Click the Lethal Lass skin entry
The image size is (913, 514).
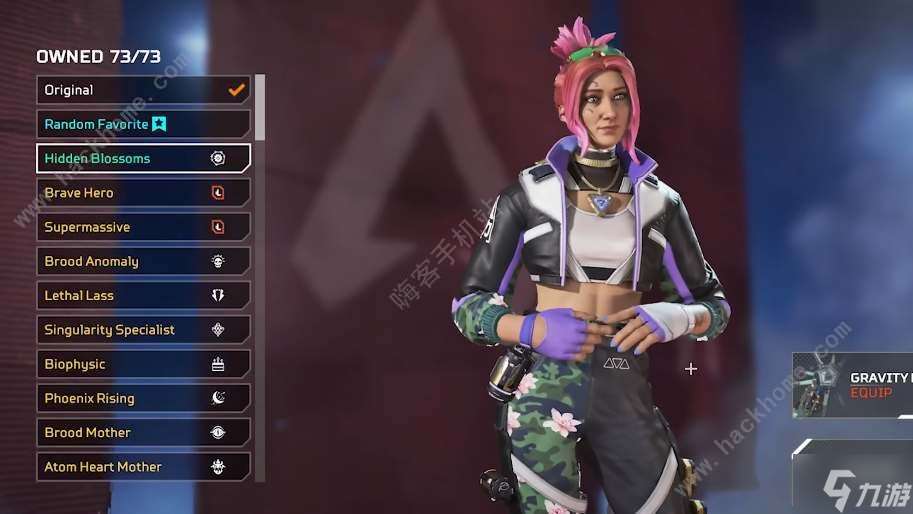click(x=143, y=296)
